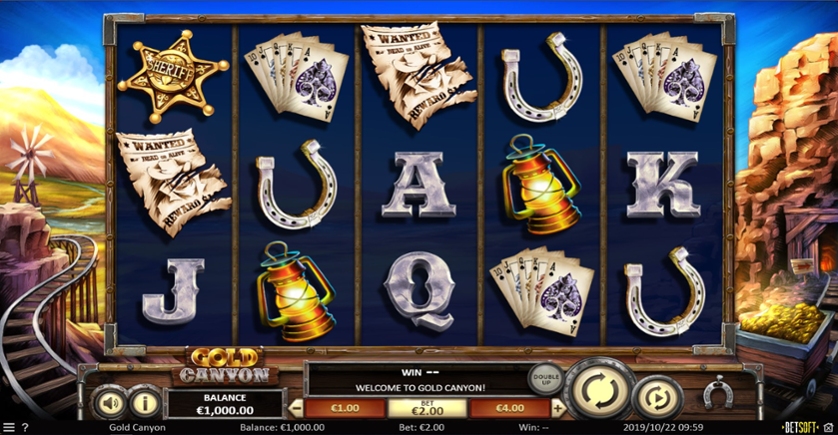Open the hamburger menu in the footer bar
The height and width of the screenshot is (435, 838).
(x=9, y=428)
